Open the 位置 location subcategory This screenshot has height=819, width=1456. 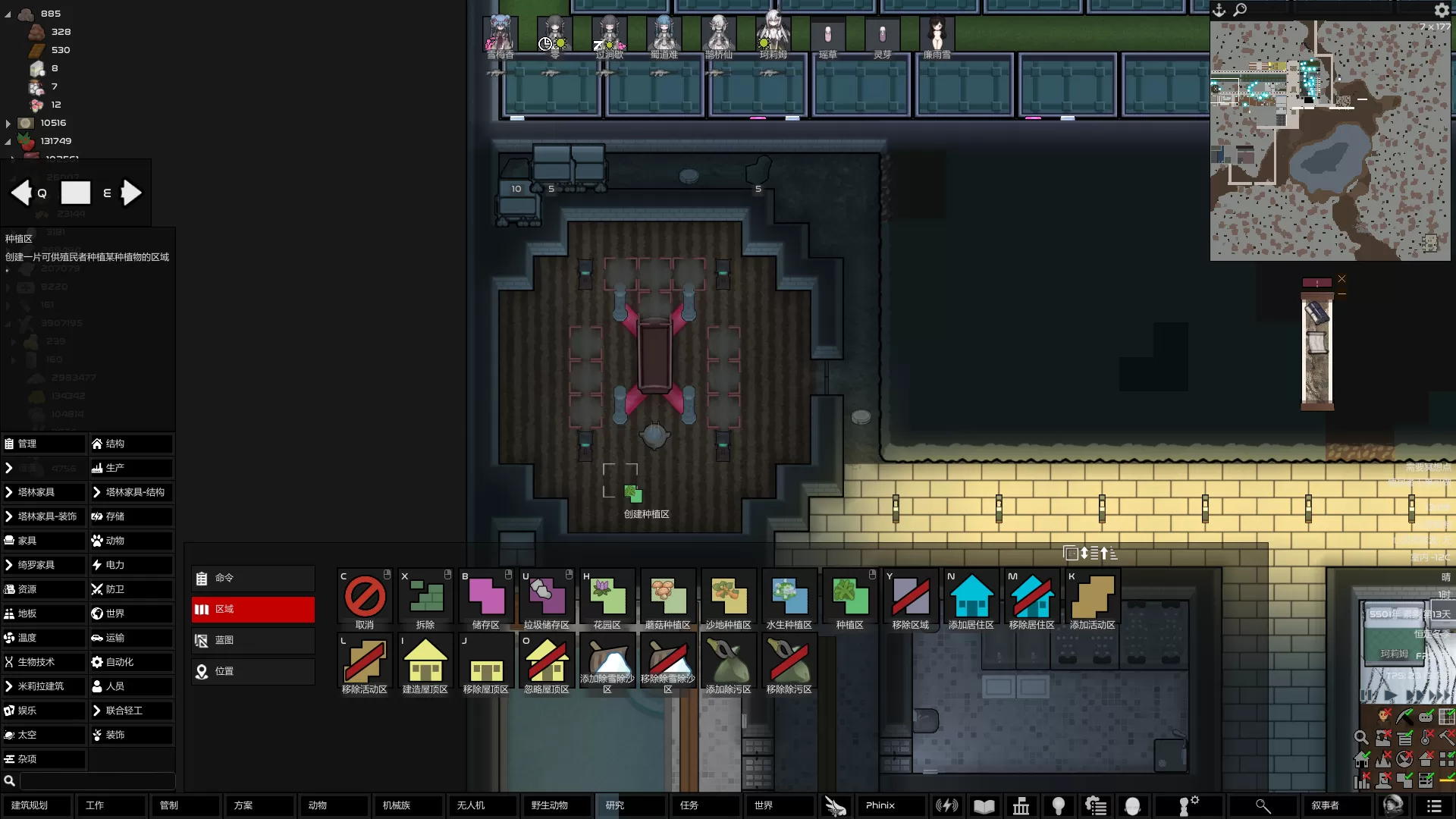click(253, 671)
